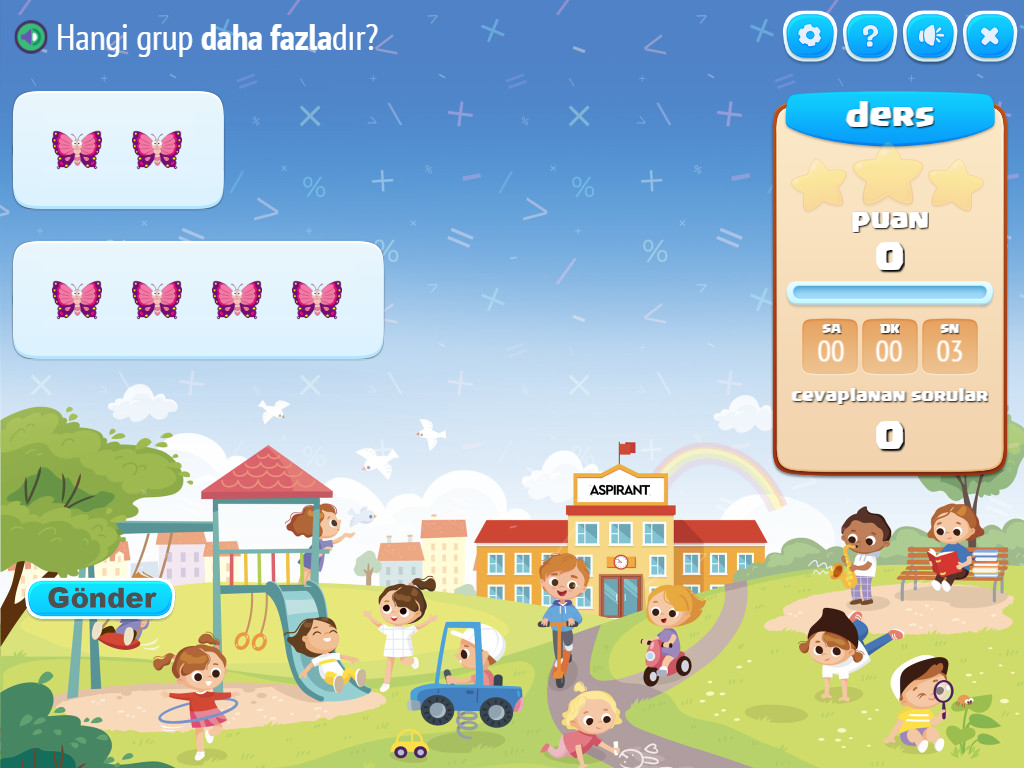Open the gear settings menu
The height and width of the screenshot is (768, 1024).
pyautogui.click(x=810, y=37)
